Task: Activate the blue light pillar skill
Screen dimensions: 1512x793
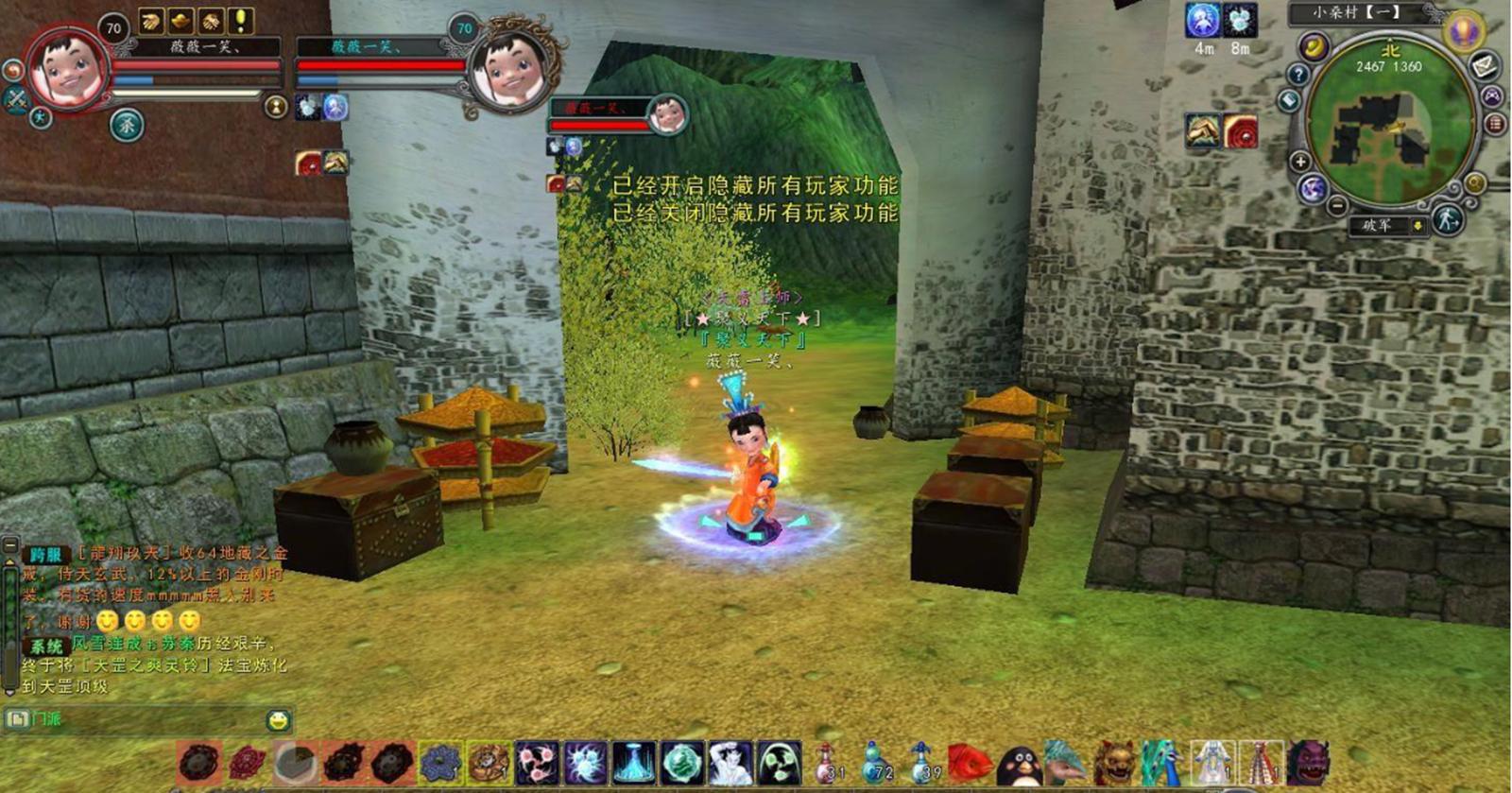Action: (633, 762)
